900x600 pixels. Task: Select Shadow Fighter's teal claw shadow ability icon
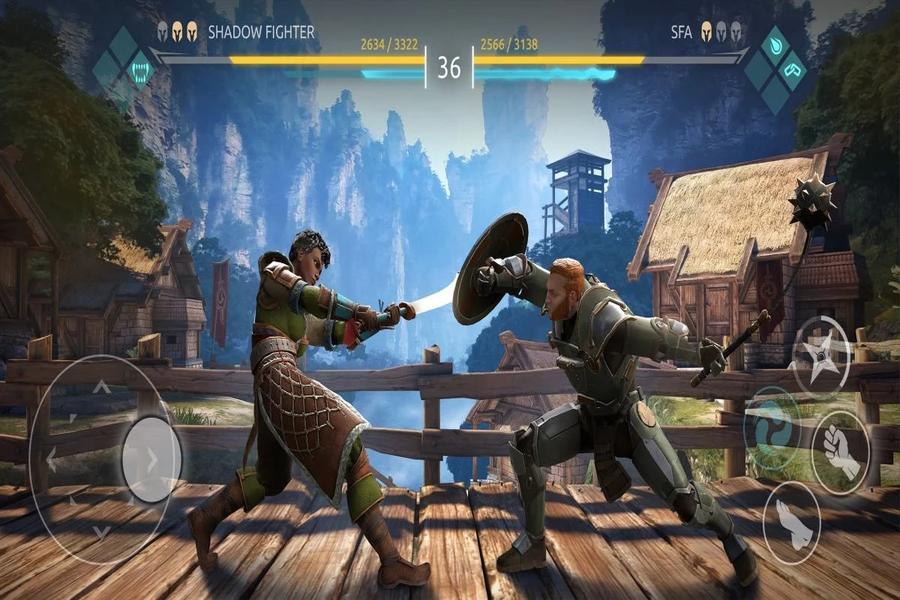click(138, 71)
